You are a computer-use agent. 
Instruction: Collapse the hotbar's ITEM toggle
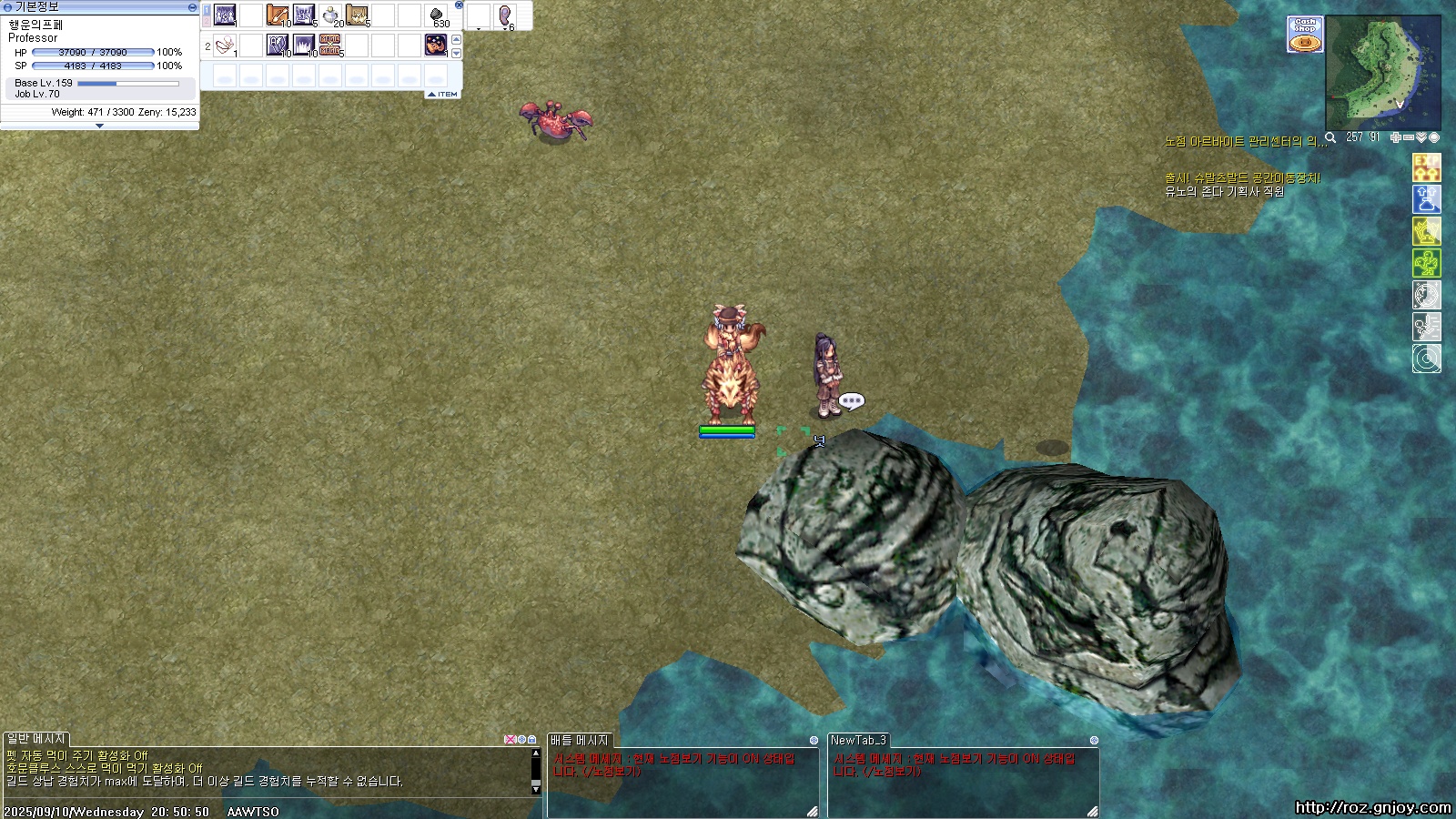pyautogui.click(x=443, y=94)
